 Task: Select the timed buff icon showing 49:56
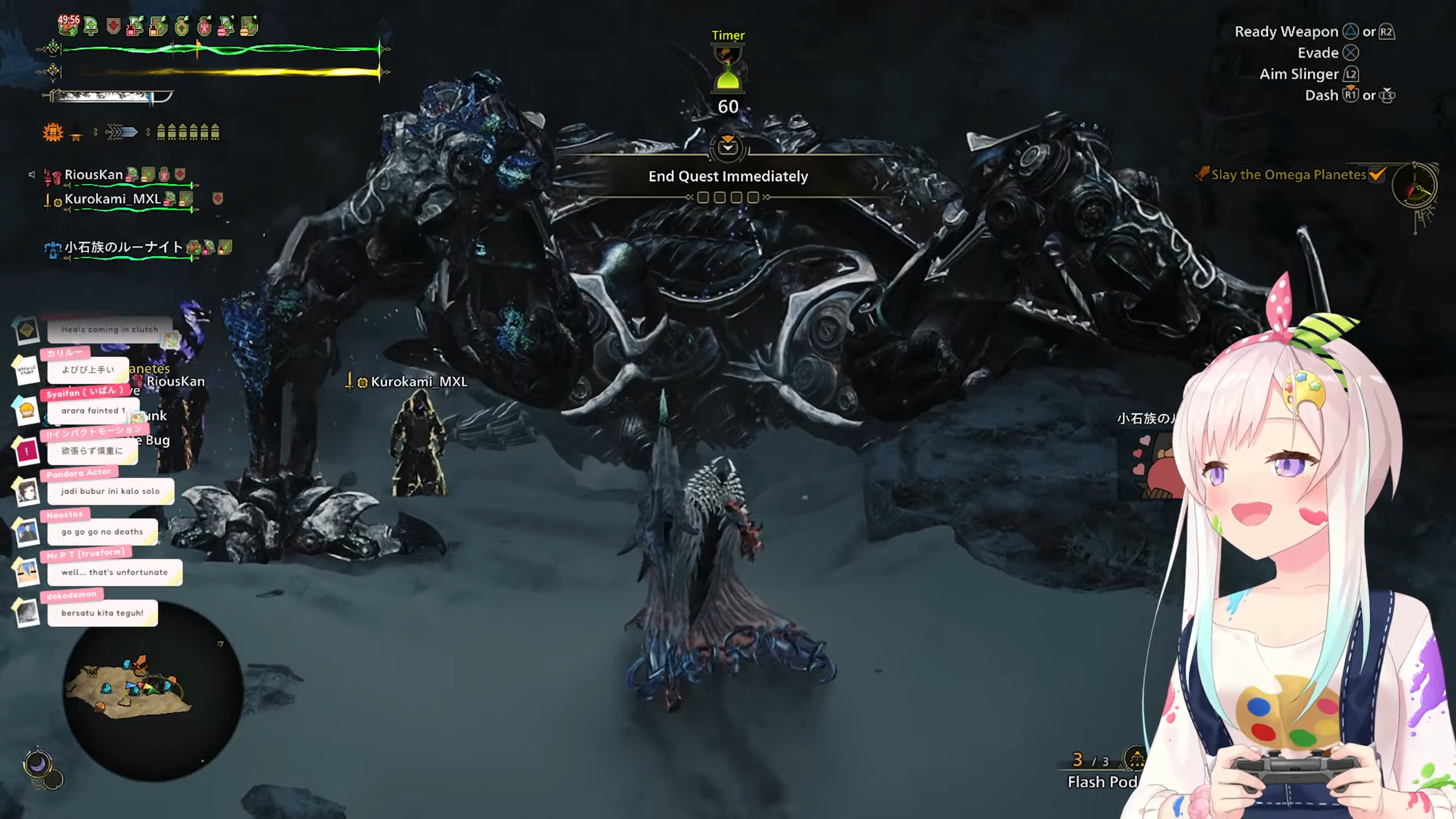[68, 24]
